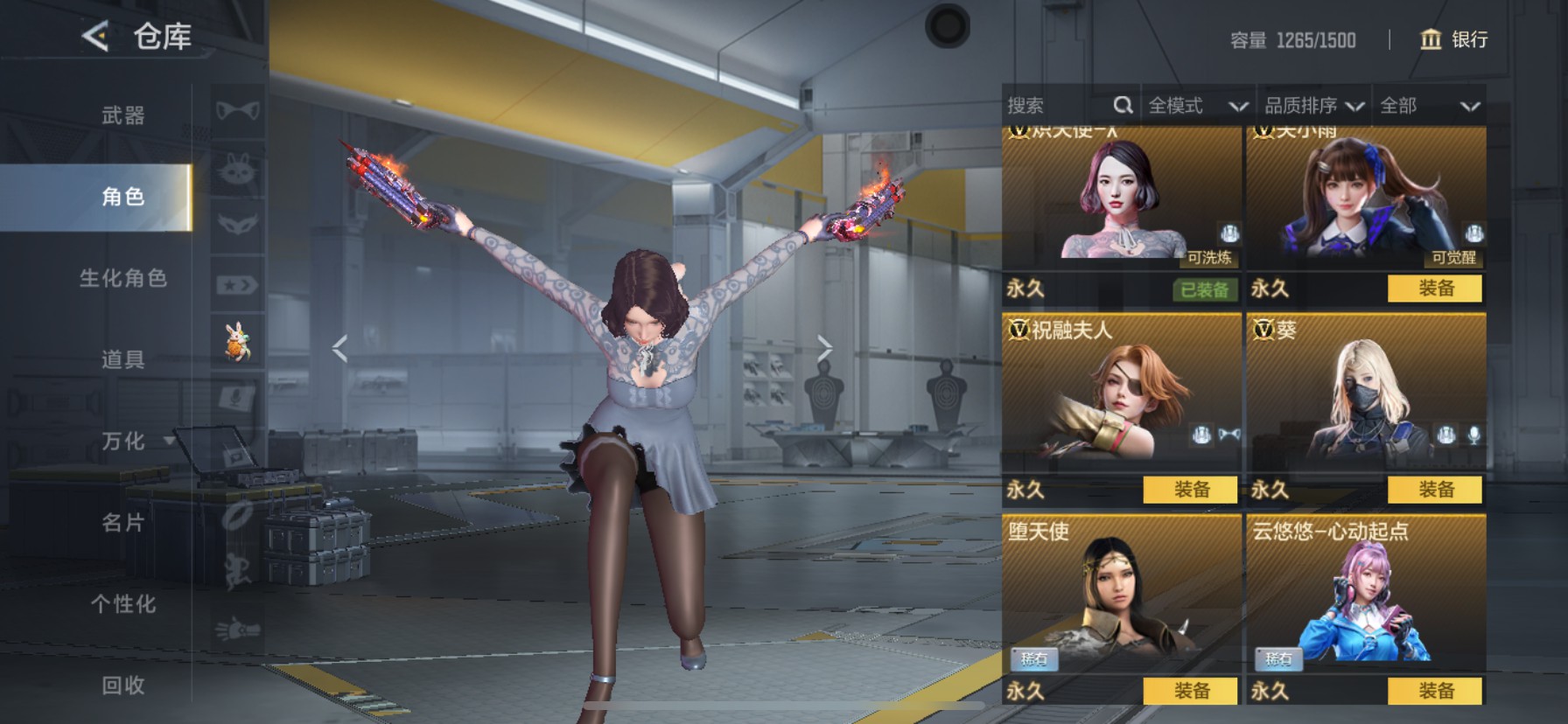Switch to the 武器 tab

click(122, 115)
